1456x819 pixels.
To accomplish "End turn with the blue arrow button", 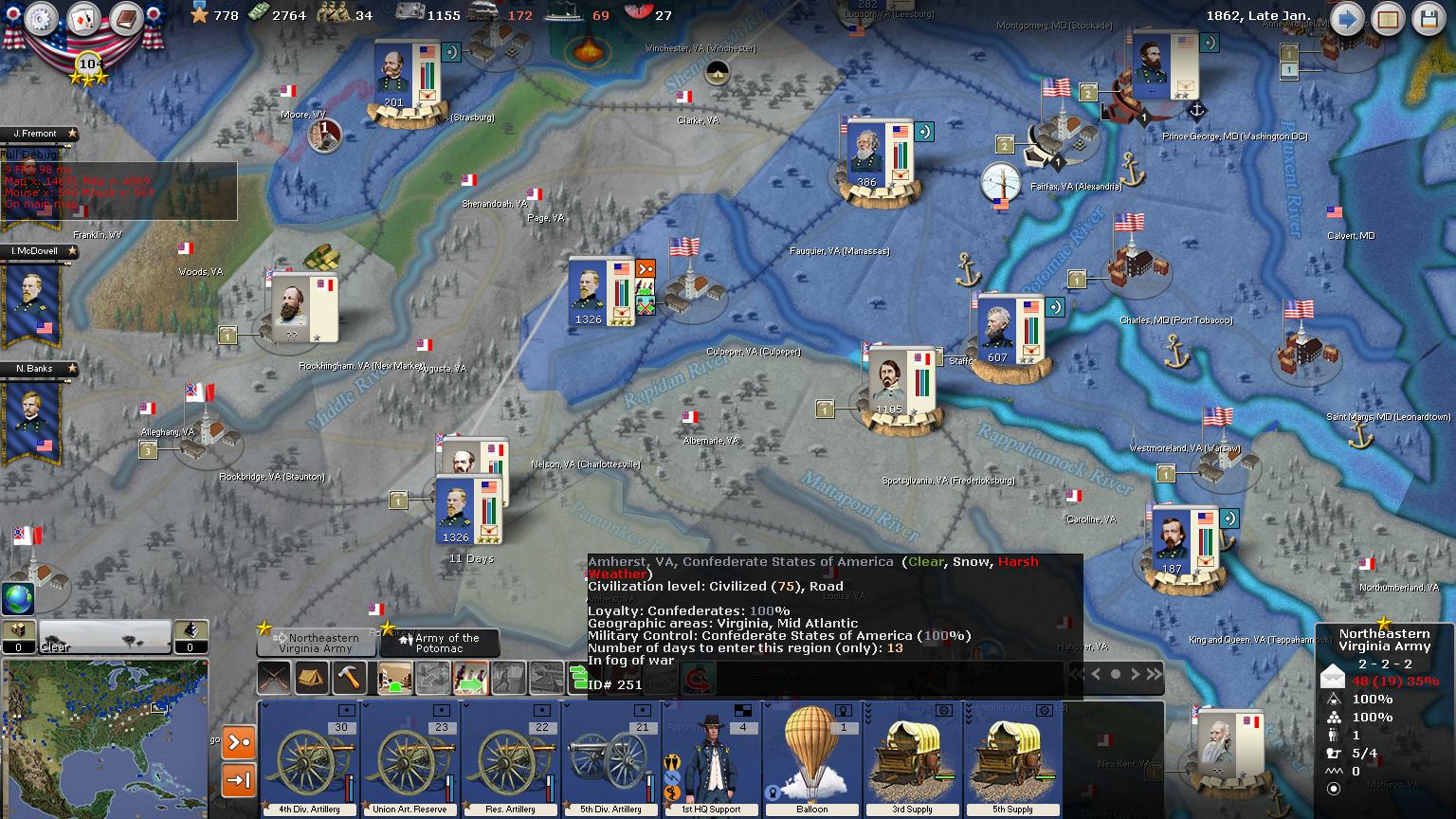I will [x=1346, y=19].
